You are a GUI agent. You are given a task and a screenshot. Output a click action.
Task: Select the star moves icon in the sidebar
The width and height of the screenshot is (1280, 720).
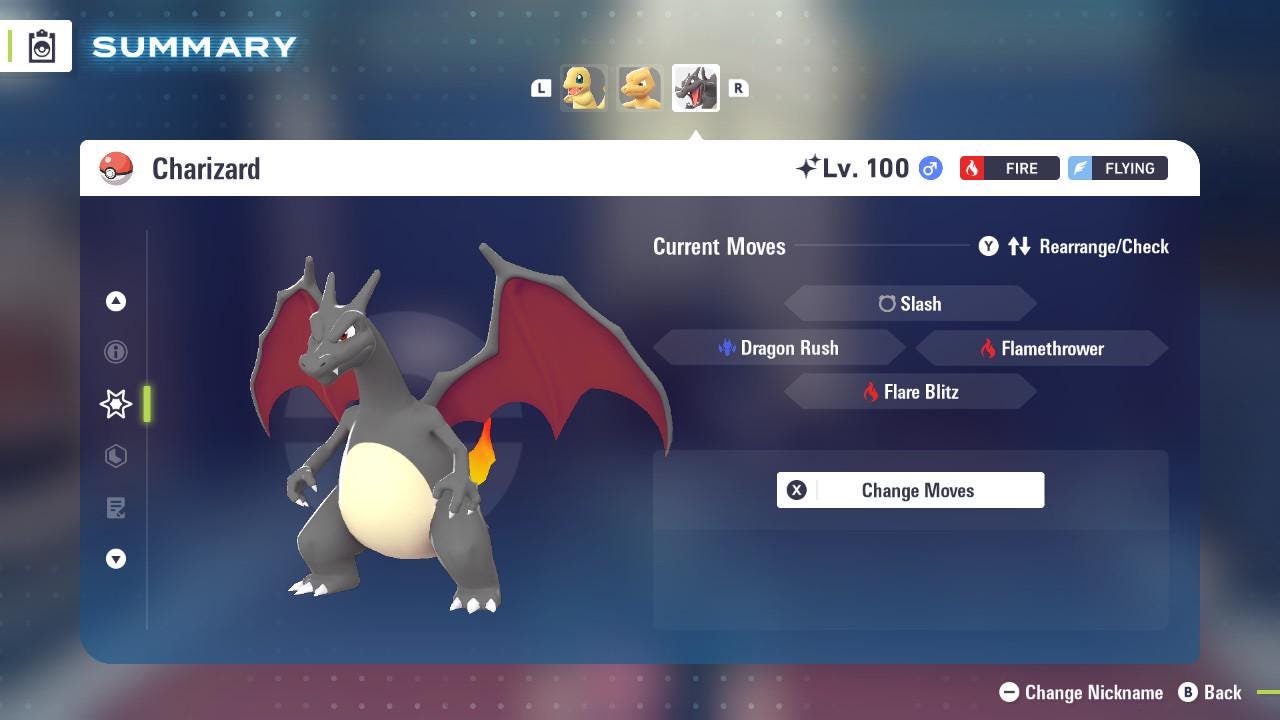coord(115,404)
